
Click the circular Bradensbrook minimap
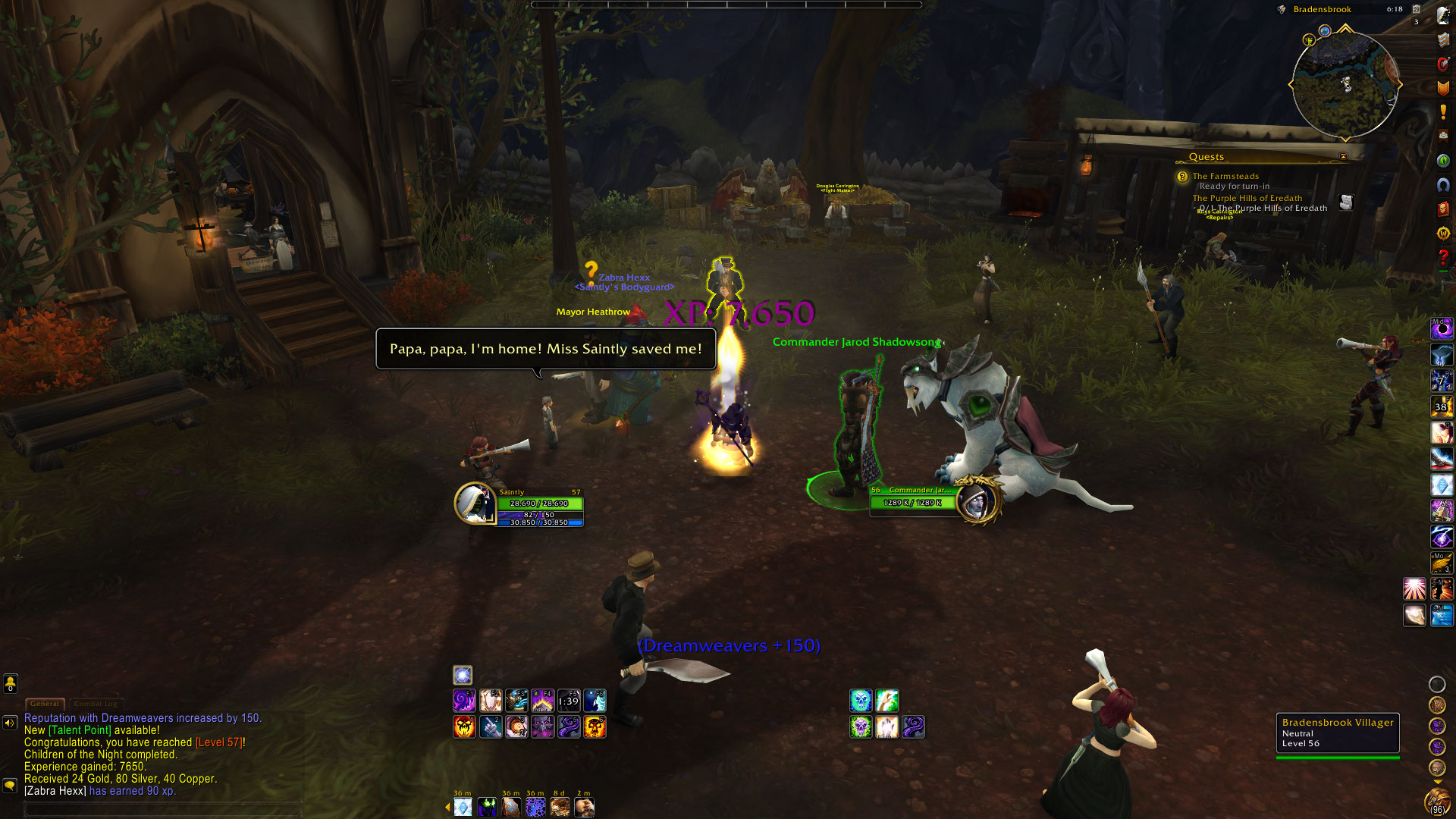pyautogui.click(x=1345, y=85)
